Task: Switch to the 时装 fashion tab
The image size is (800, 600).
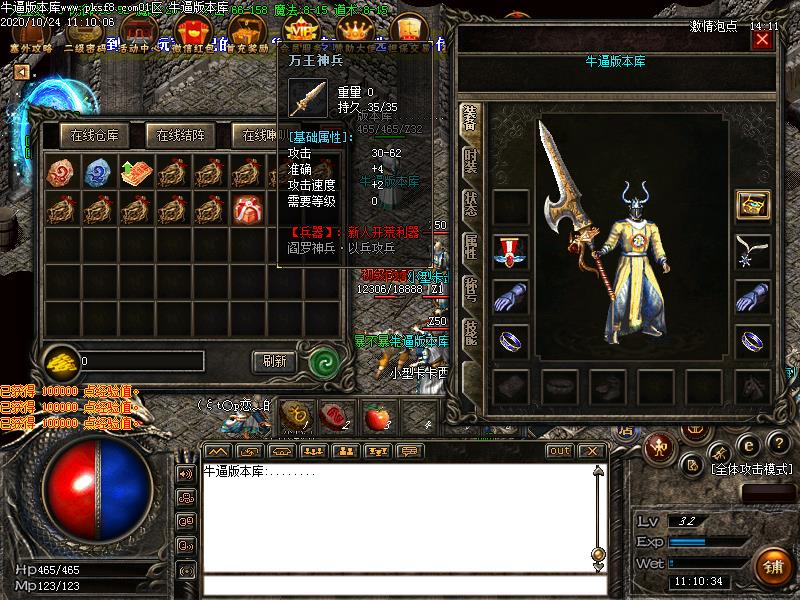Action: 470,160
